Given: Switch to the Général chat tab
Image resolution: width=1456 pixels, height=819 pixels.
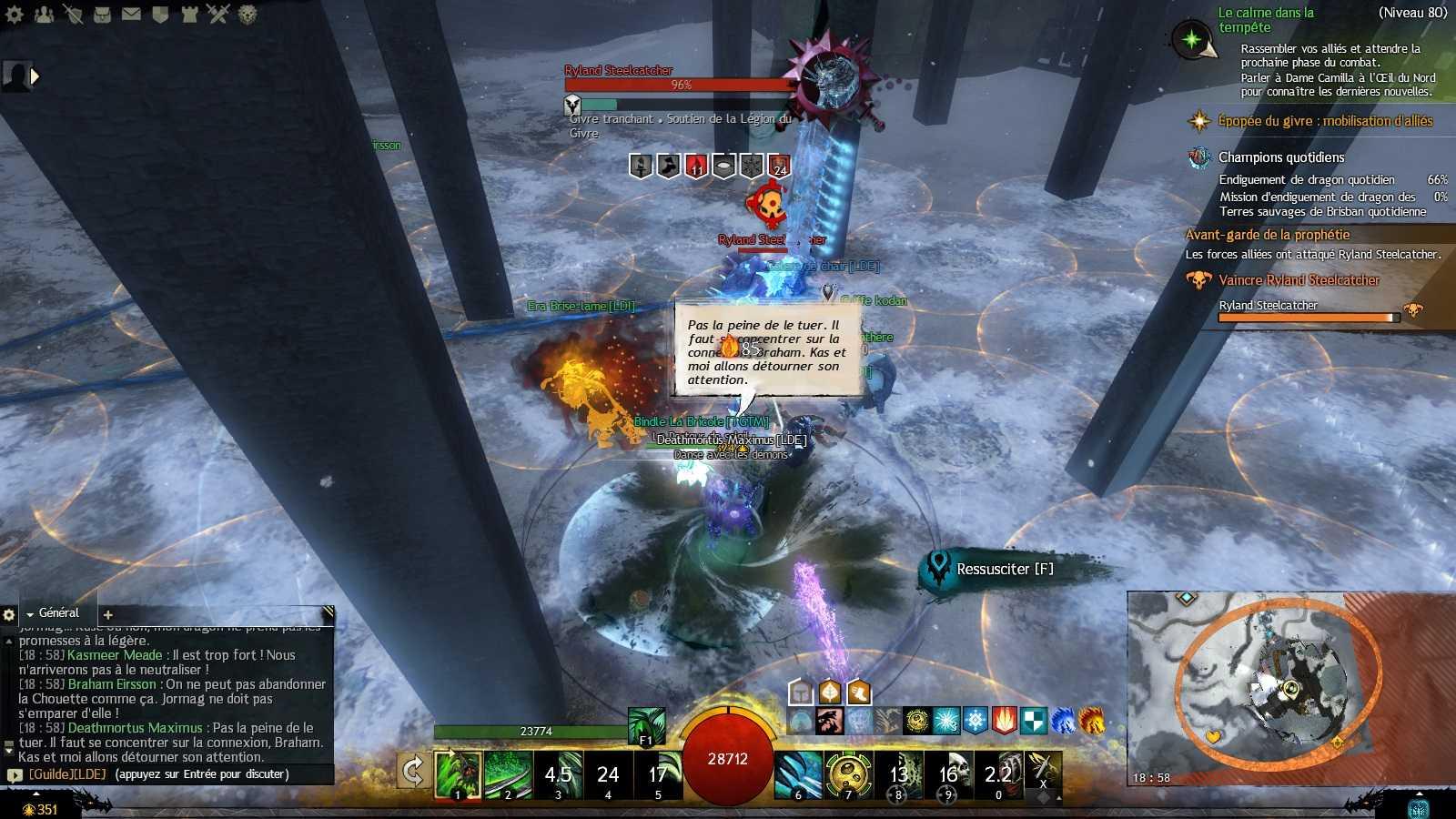Looking at the screenshot, I should [58, 613].
